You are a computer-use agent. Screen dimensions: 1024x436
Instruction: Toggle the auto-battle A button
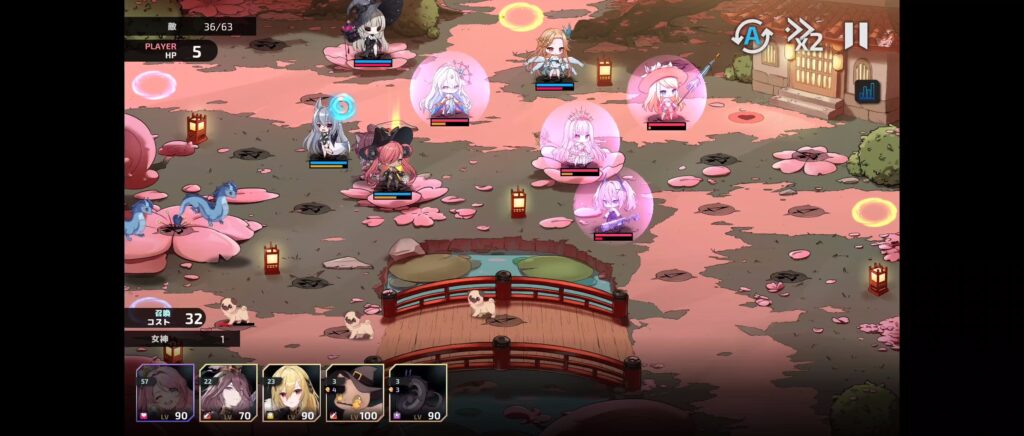pyautogui.click(x=751, y=37)
